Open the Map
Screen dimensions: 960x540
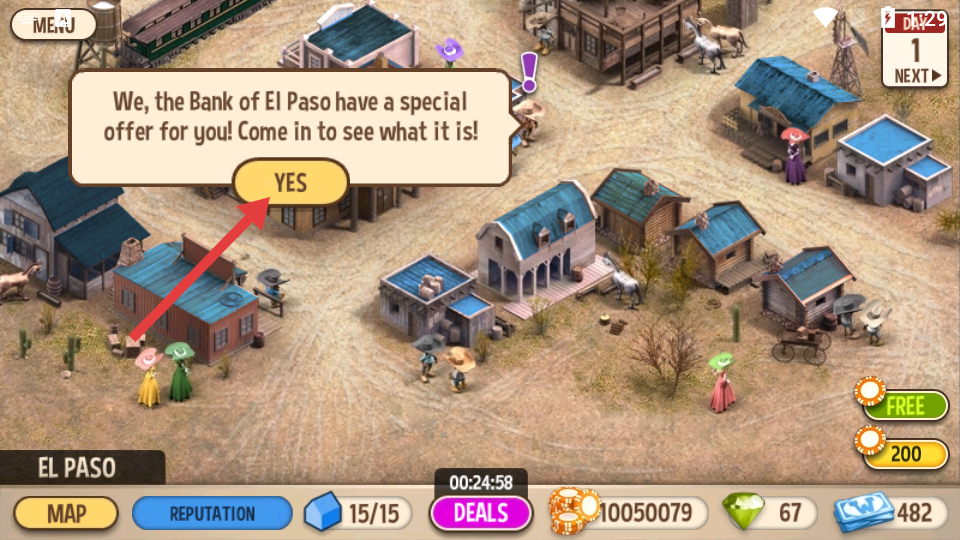pos(66,514)
